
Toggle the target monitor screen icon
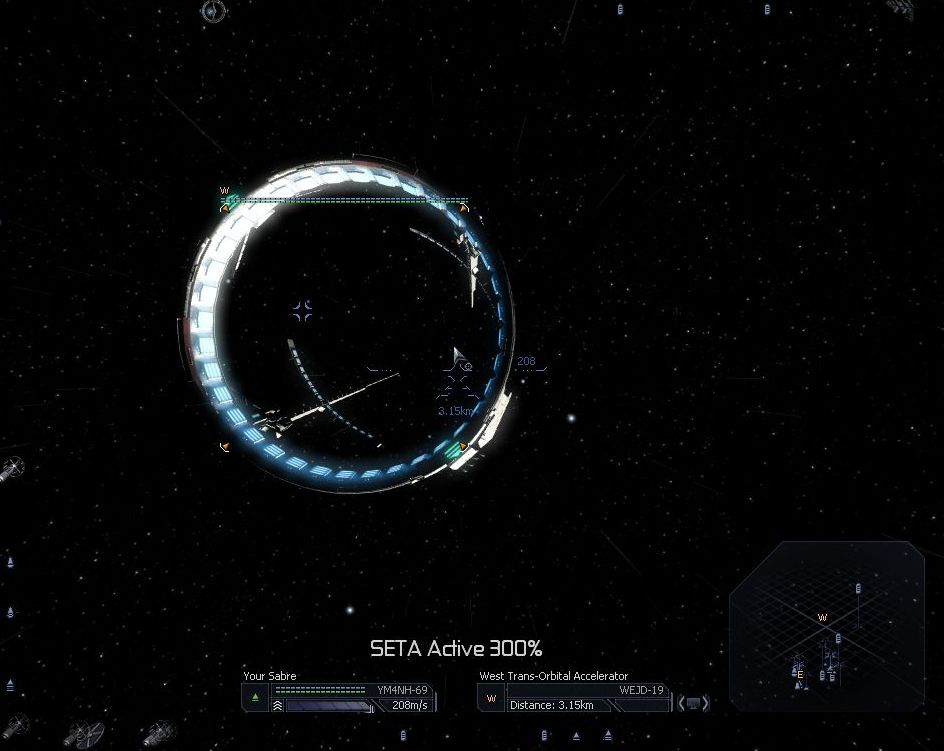point(693,703)
